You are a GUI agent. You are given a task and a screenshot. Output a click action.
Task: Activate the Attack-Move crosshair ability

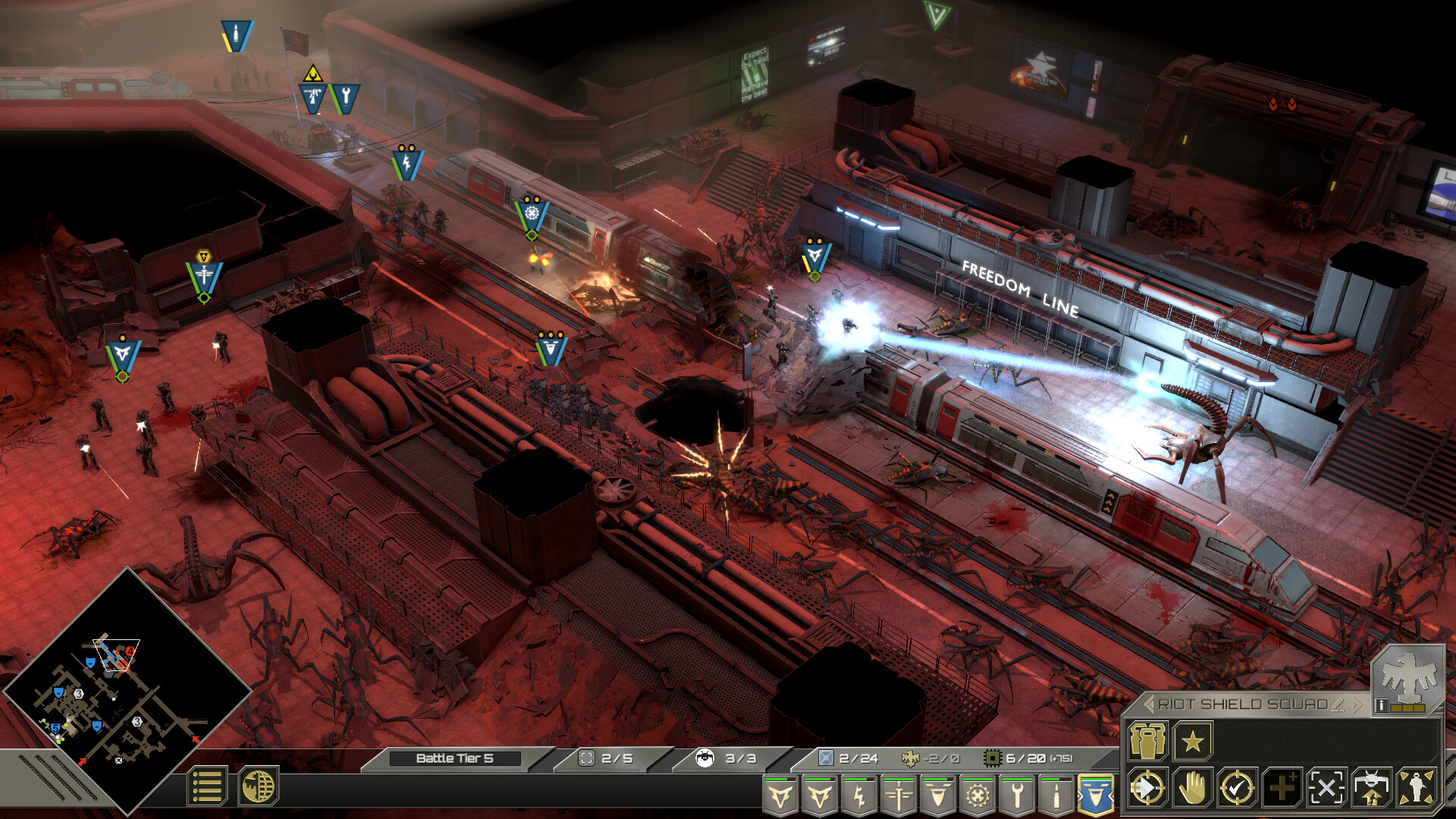[1147, 789]
